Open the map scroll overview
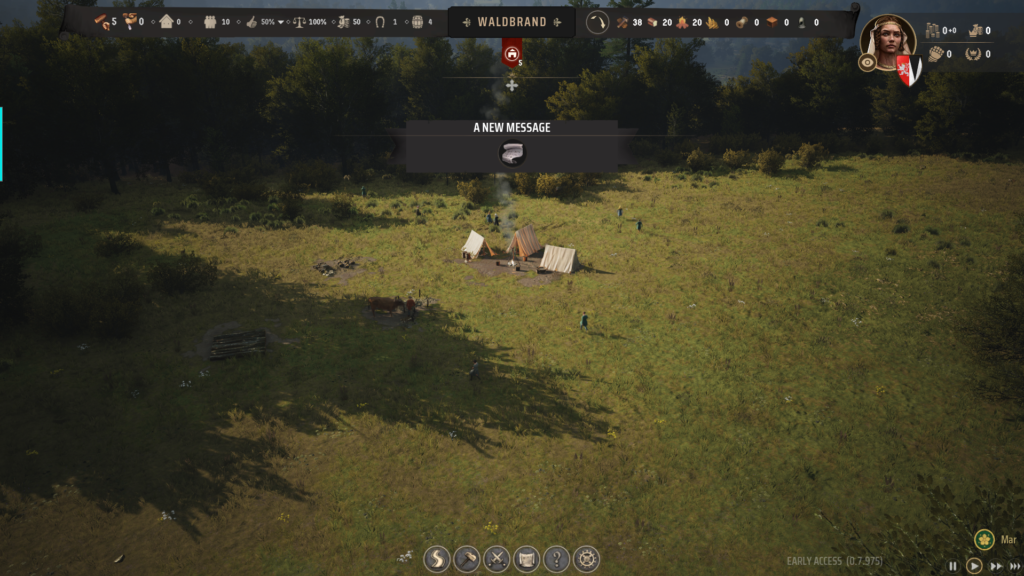This screenshot has width=1024, height=576. [x=526, y=560]
